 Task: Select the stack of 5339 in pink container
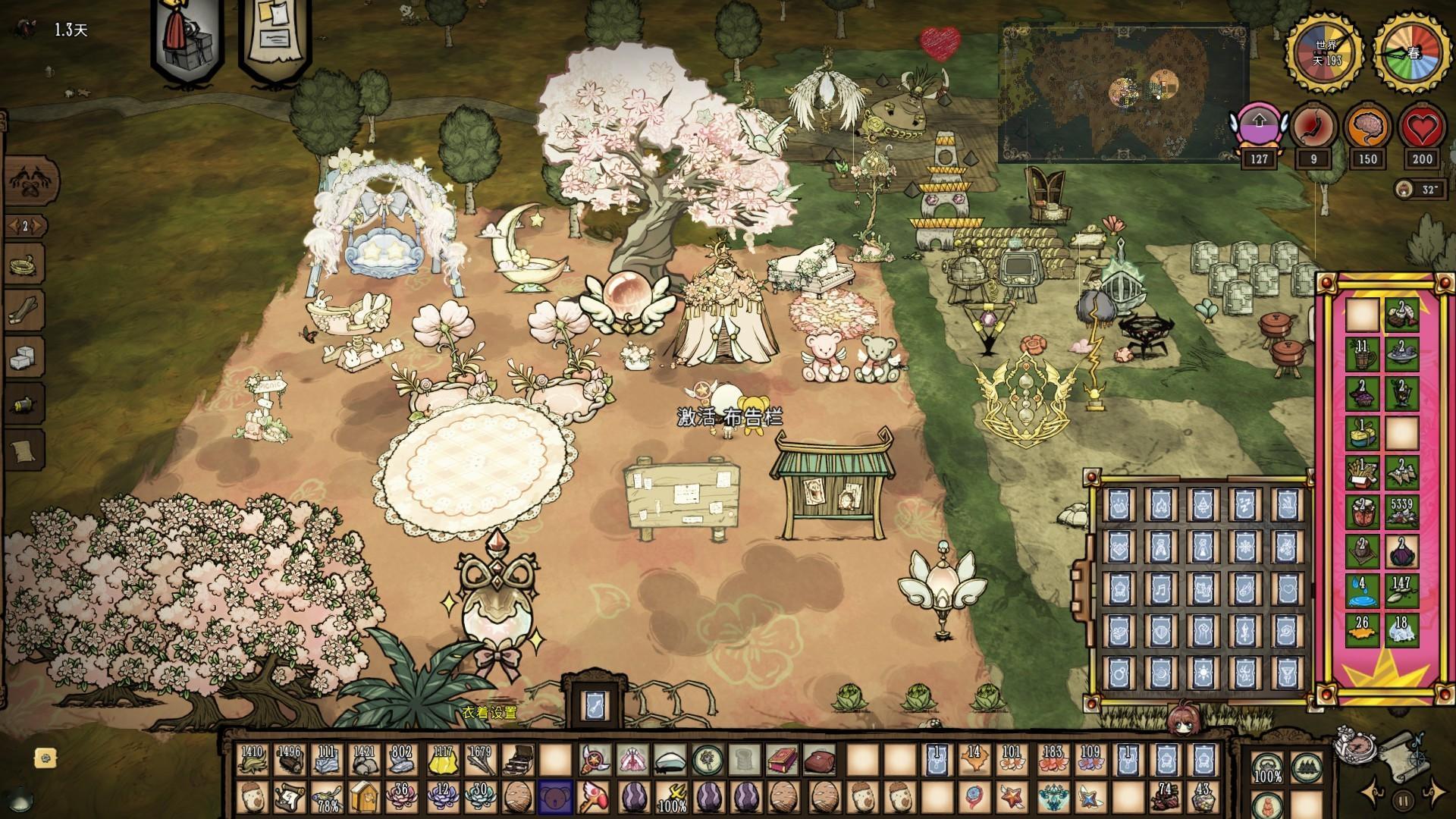point(1402,513)
